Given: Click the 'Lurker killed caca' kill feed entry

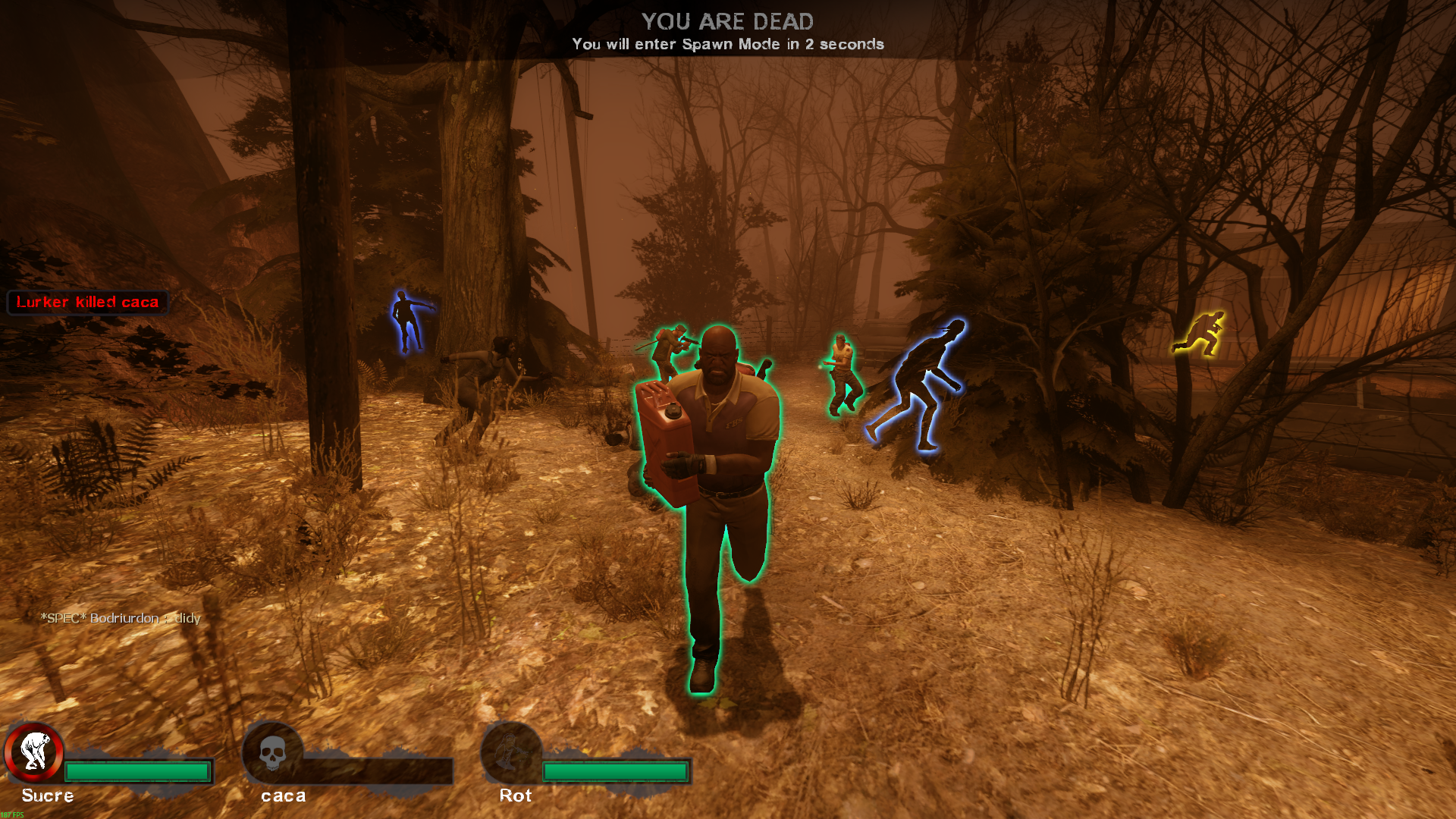Looking at the screenshot, I should (x=88, y=303).
